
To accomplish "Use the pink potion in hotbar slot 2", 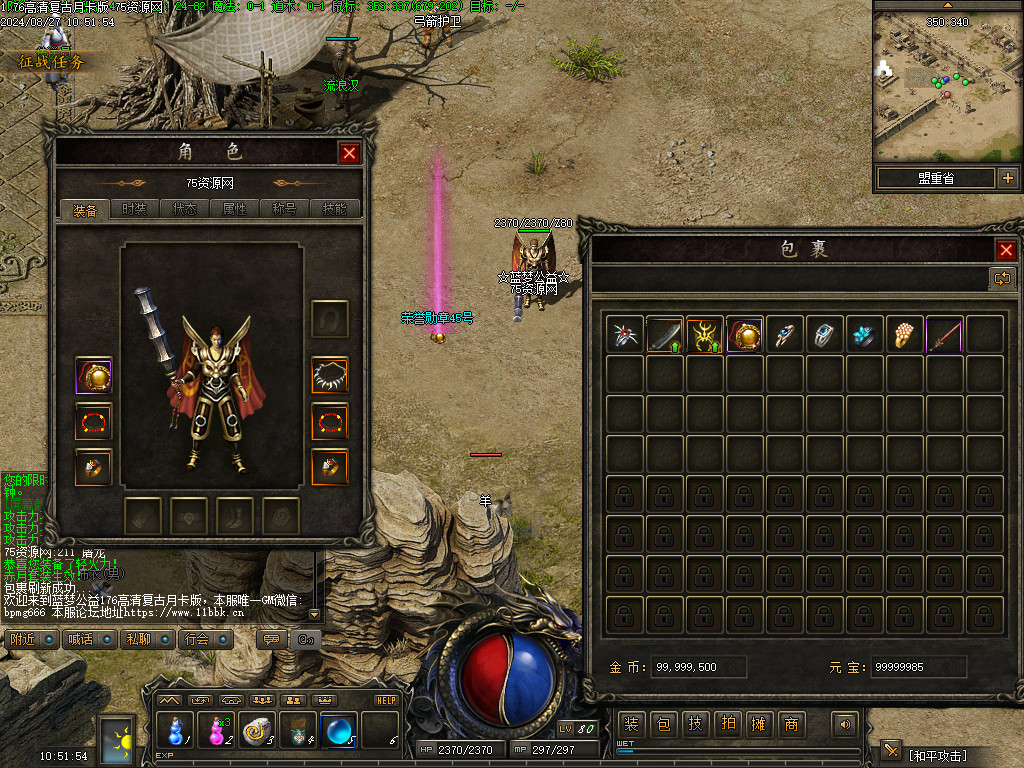I will [x=217, y=732].
